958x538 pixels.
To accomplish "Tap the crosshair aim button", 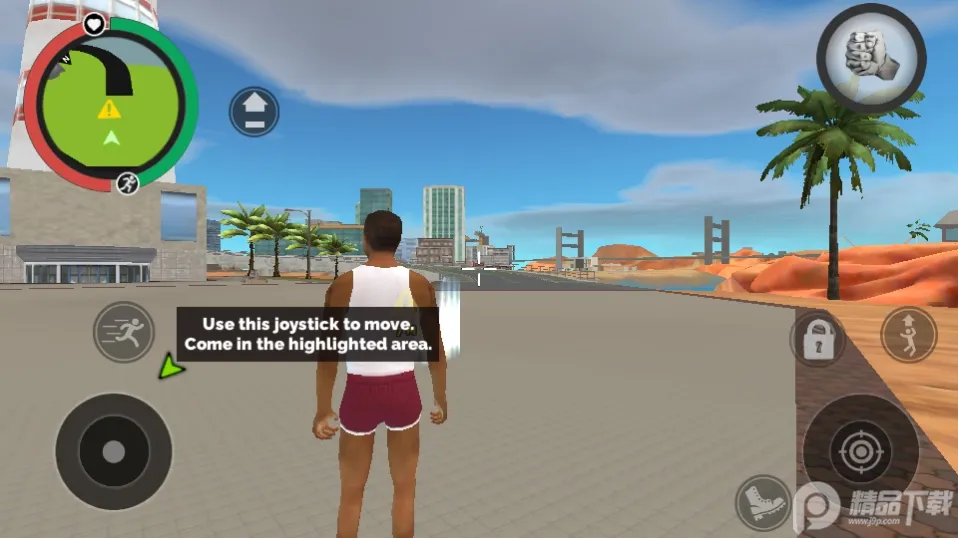I will [860, 451].
